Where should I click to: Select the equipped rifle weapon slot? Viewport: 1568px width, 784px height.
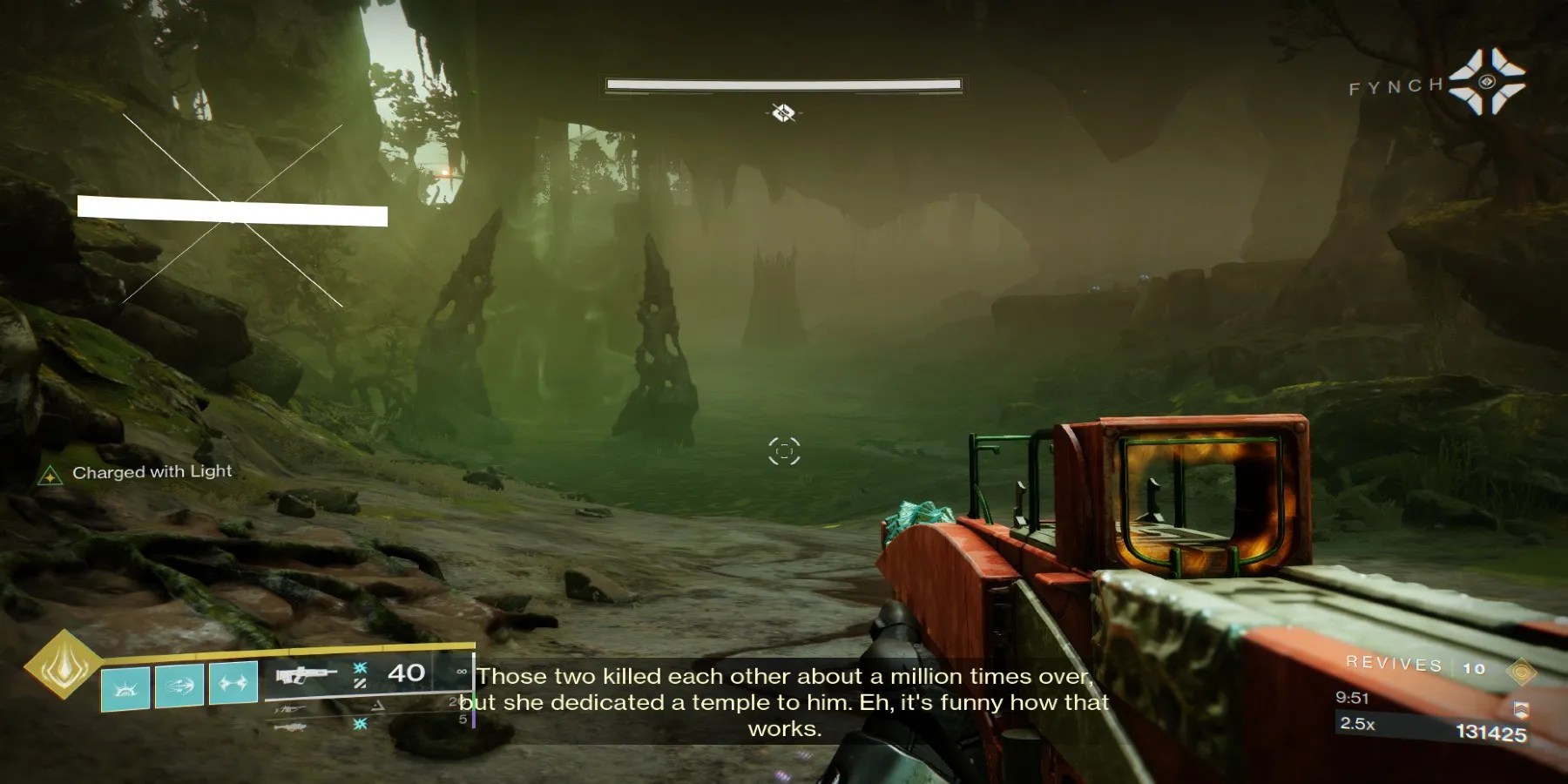point(306,675)
